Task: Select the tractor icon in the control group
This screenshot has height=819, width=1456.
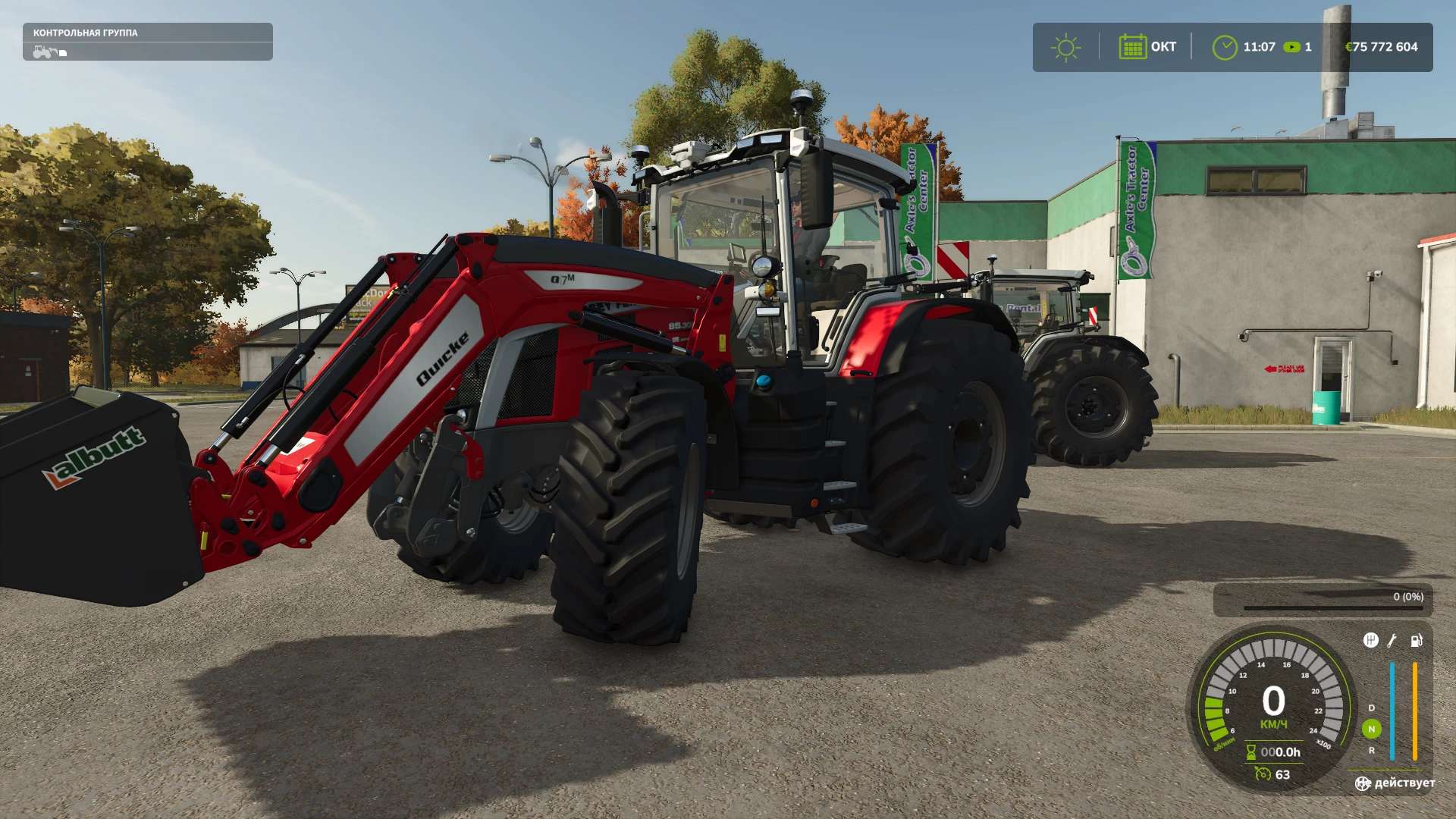Action: tap(45, 52)
